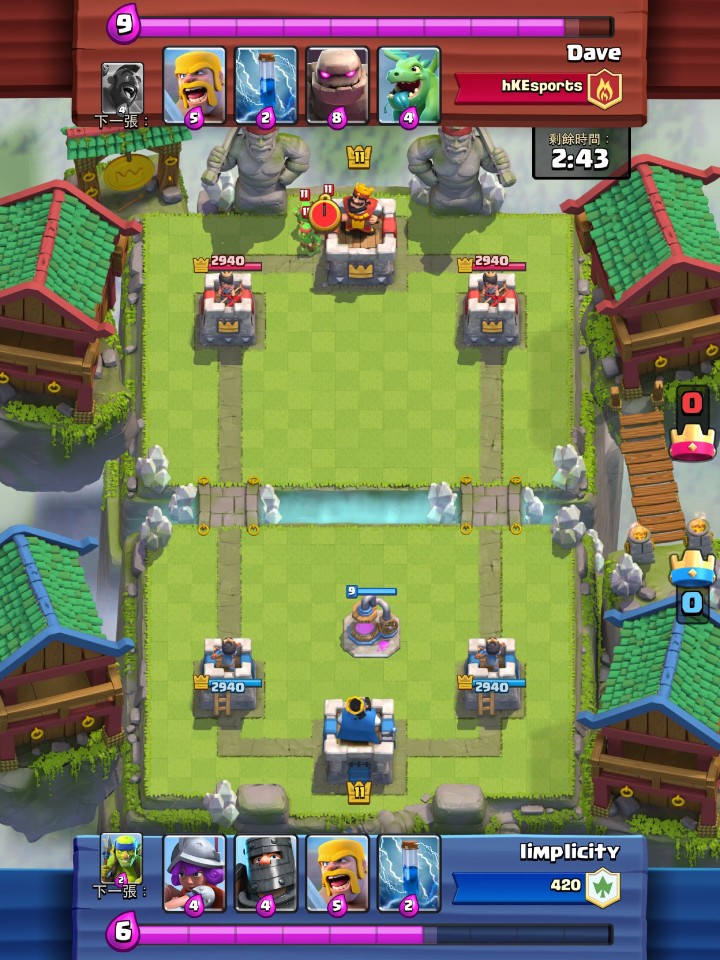Select the Golem card in Dave's hand
Viewport: 720px width, 960px height.
coord(337,85)
